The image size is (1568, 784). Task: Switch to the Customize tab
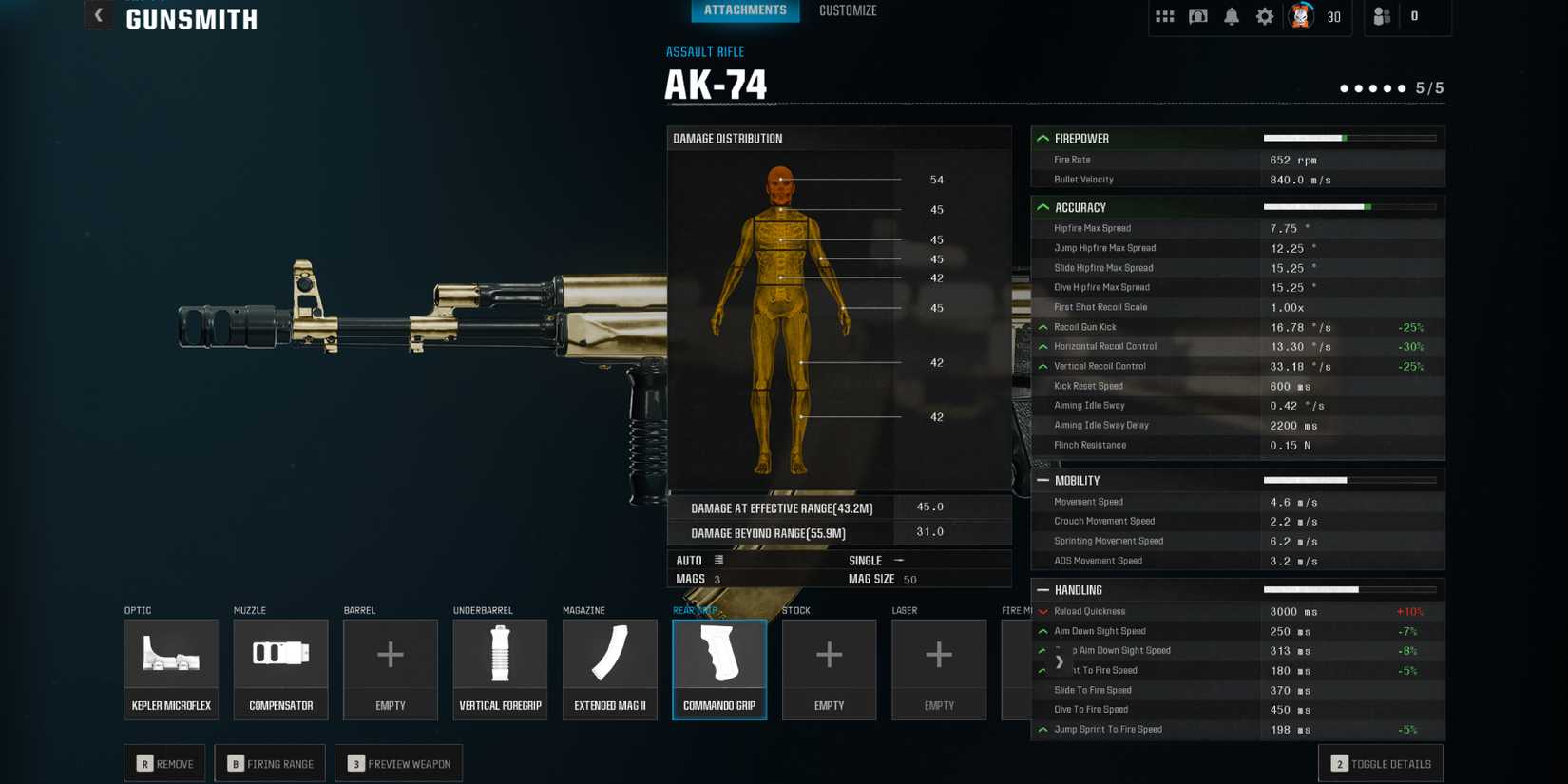[847, 10]
